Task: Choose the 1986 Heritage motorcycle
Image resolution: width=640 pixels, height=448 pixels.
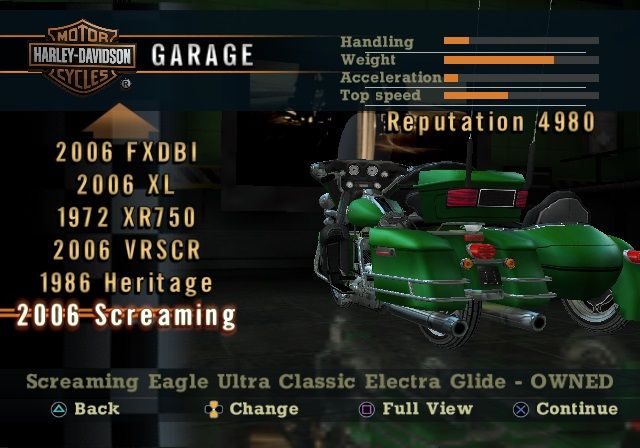Action: click(x=127, y=283)
